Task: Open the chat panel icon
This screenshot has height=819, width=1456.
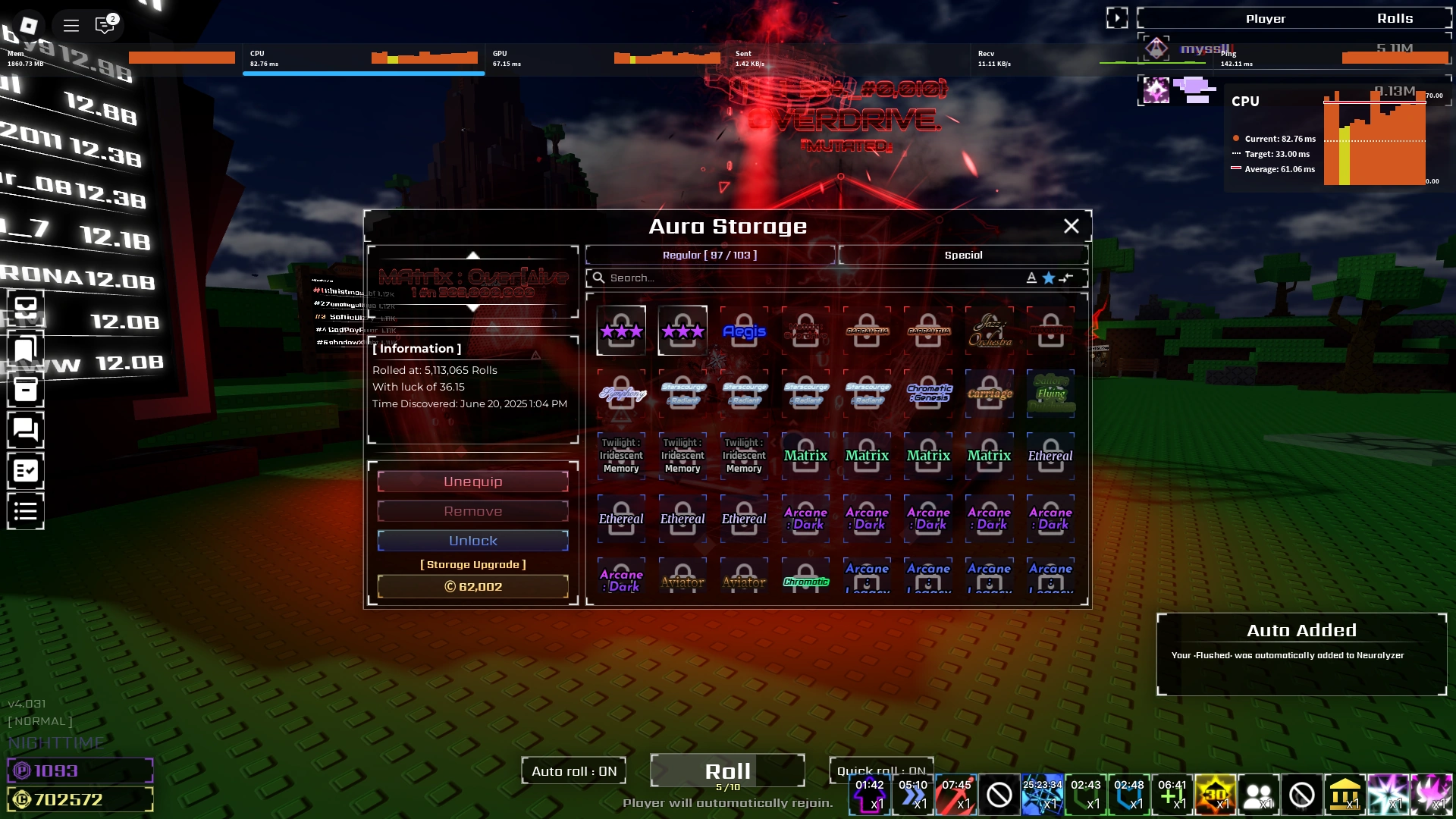Action: tap(25, 431)
